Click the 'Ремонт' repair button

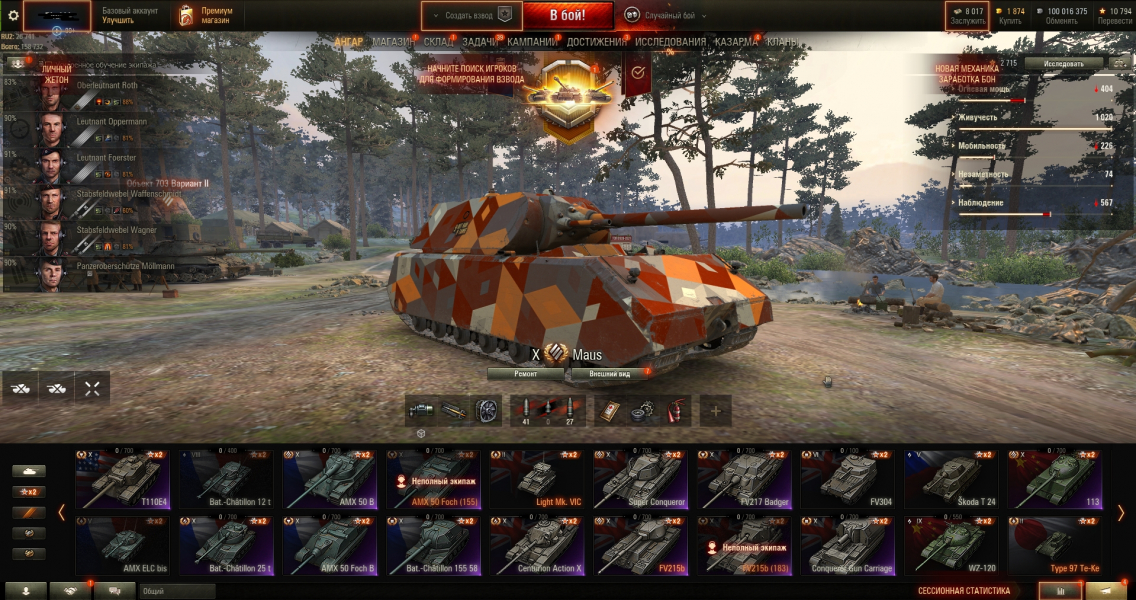point(525,373)
